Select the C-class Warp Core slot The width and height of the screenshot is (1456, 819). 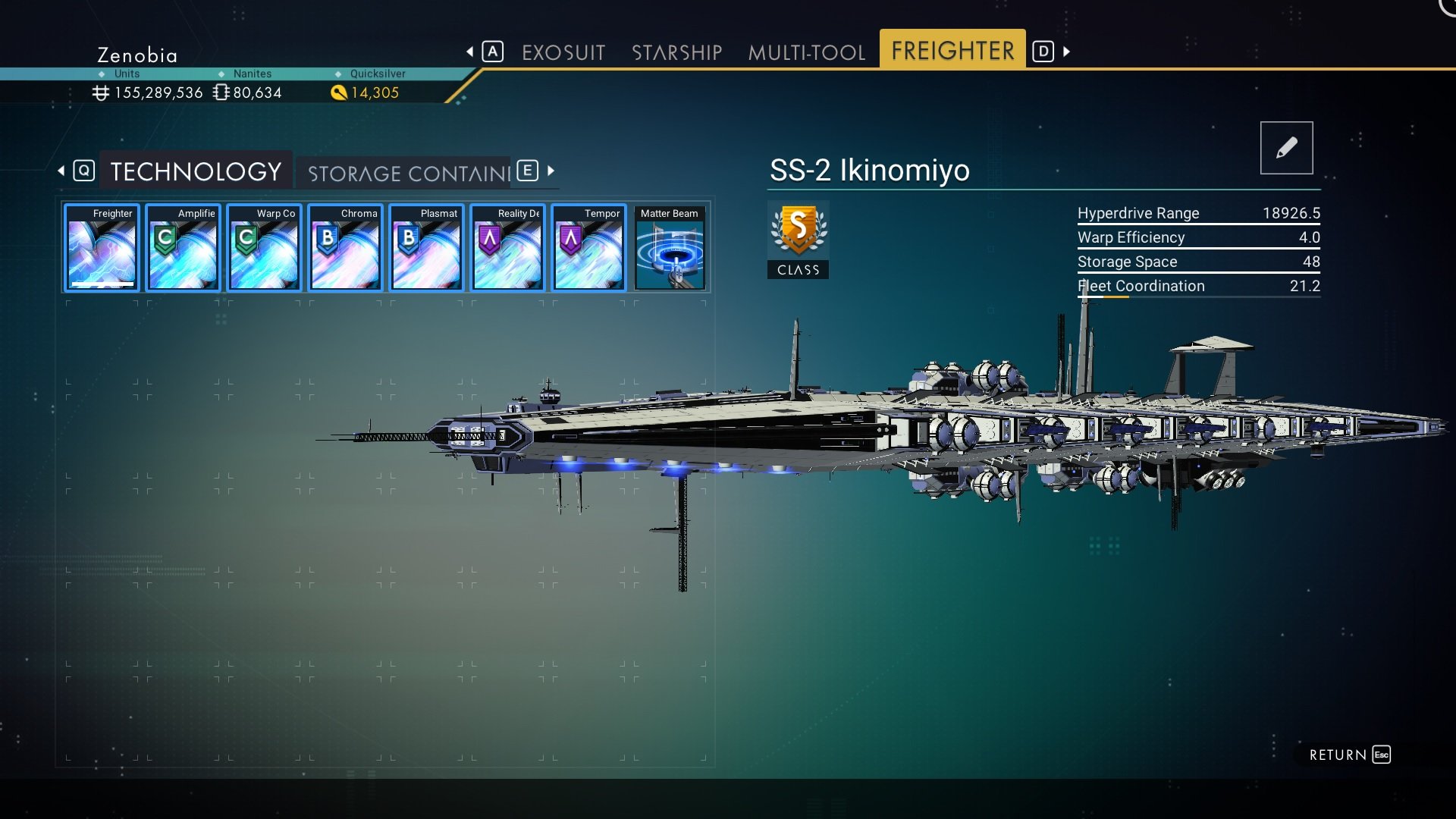(264, 248)
